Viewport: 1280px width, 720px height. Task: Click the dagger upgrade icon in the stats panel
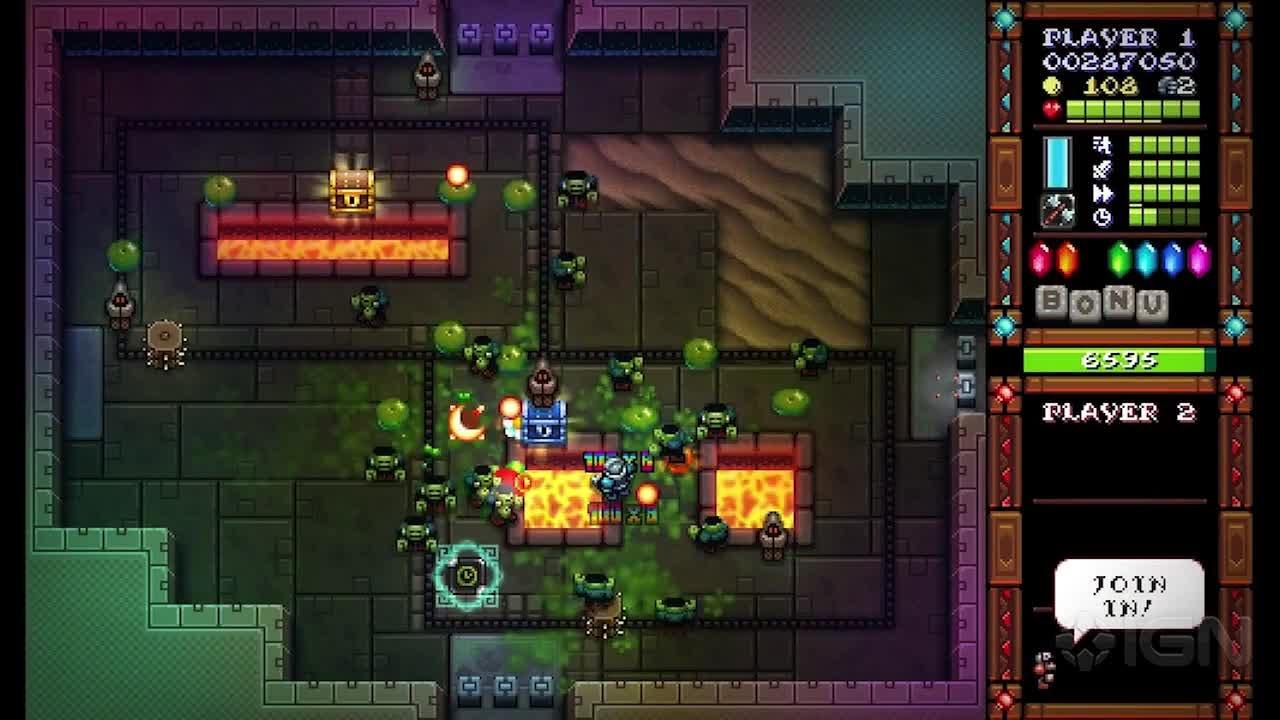[1100, 168]
